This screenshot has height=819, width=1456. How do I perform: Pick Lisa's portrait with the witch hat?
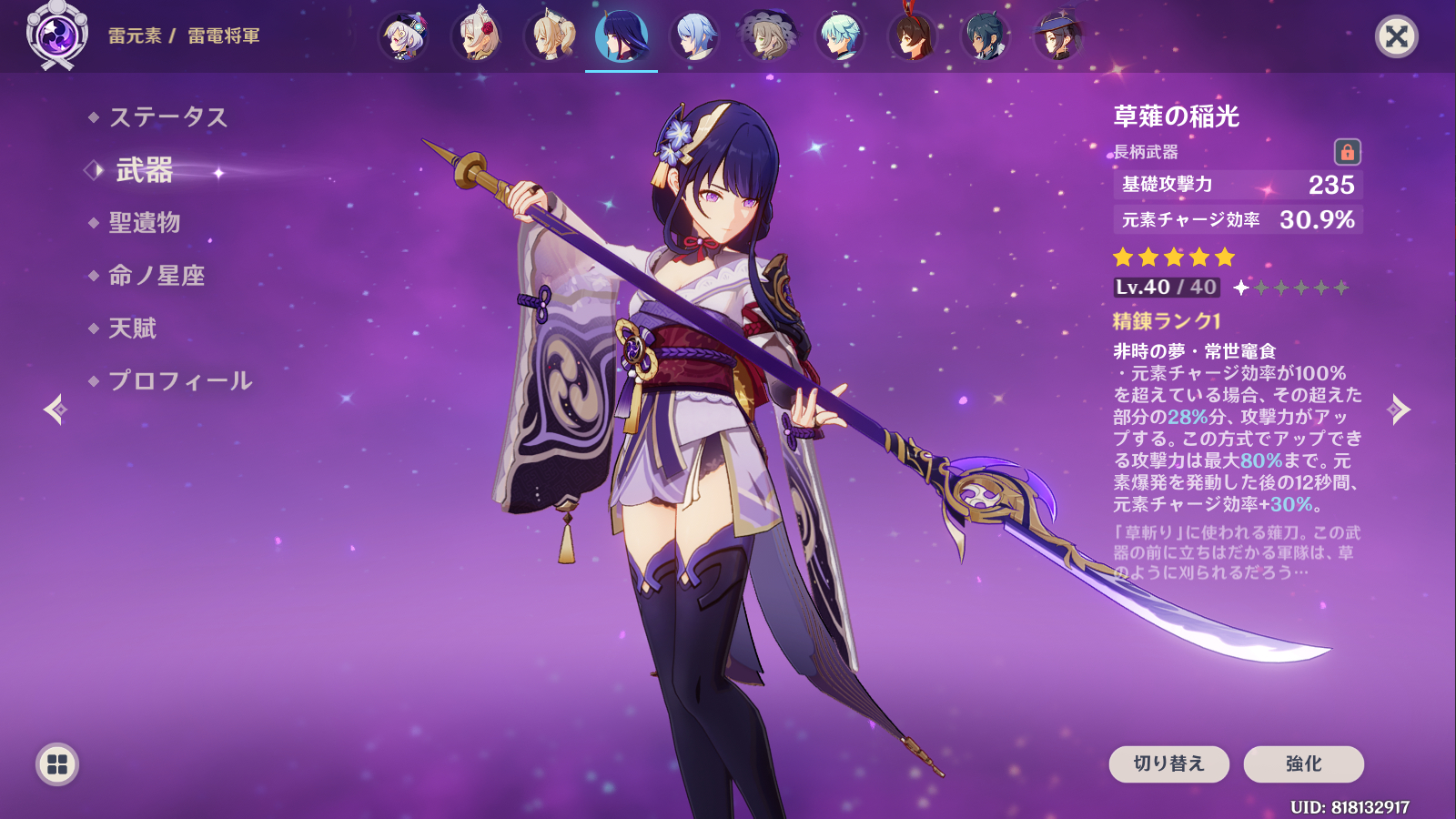pyautogui.click(x=768, y=36)
